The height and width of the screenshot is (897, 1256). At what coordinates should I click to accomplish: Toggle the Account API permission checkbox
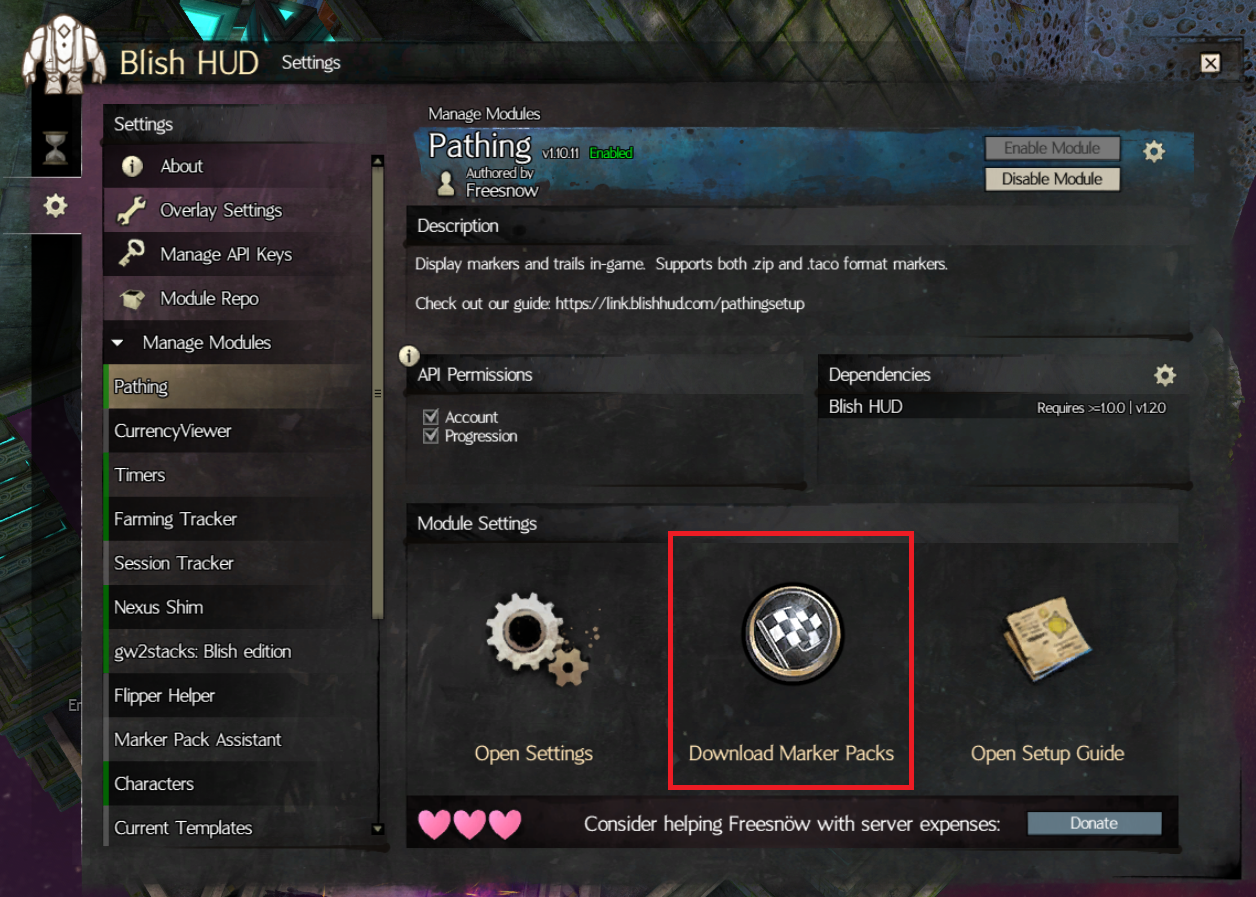[x=431, y=417]
